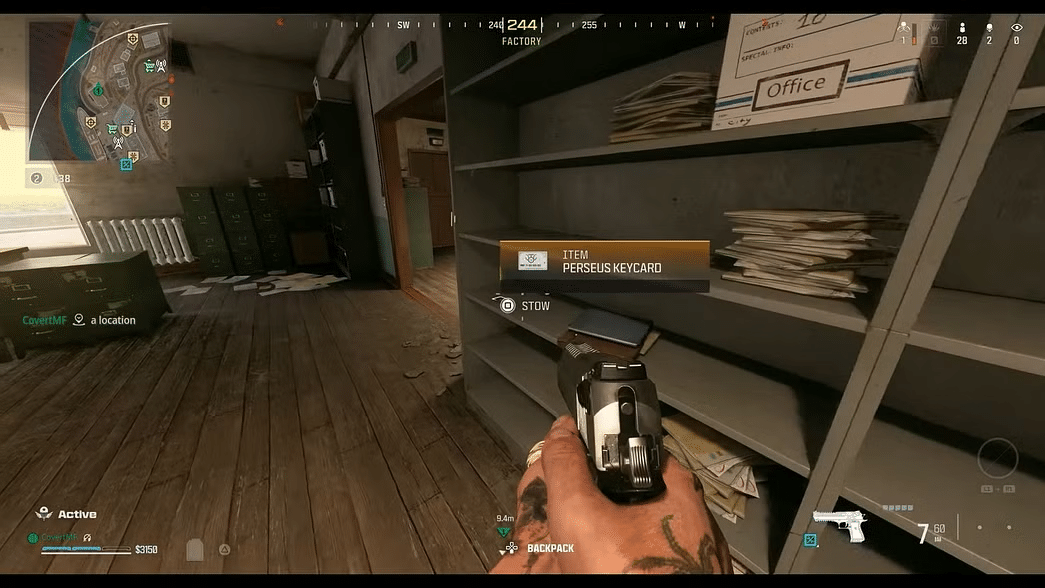
Task: Select the equipped pistol weapon icon
Action: pyautogui.click(x=838, y=526)
